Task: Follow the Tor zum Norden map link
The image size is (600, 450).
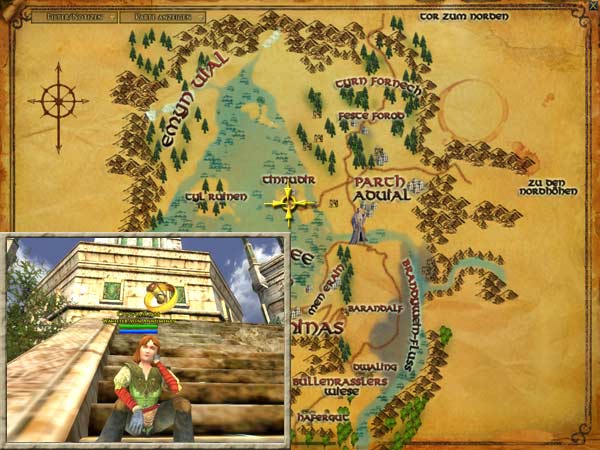Action: [x=464, y=17]
